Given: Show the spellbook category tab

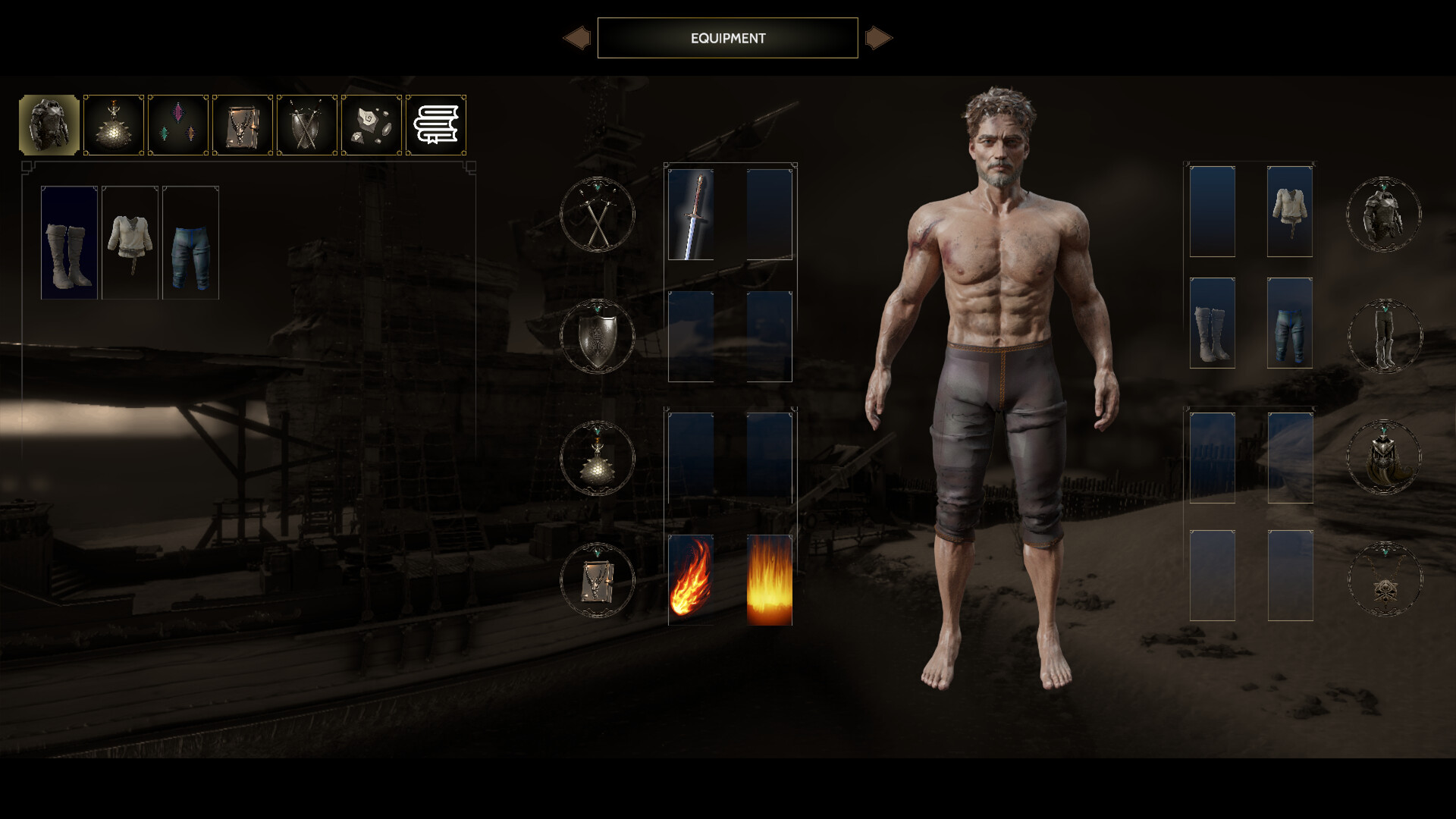Looking at the screenshot, I should (x=243, y=125).
